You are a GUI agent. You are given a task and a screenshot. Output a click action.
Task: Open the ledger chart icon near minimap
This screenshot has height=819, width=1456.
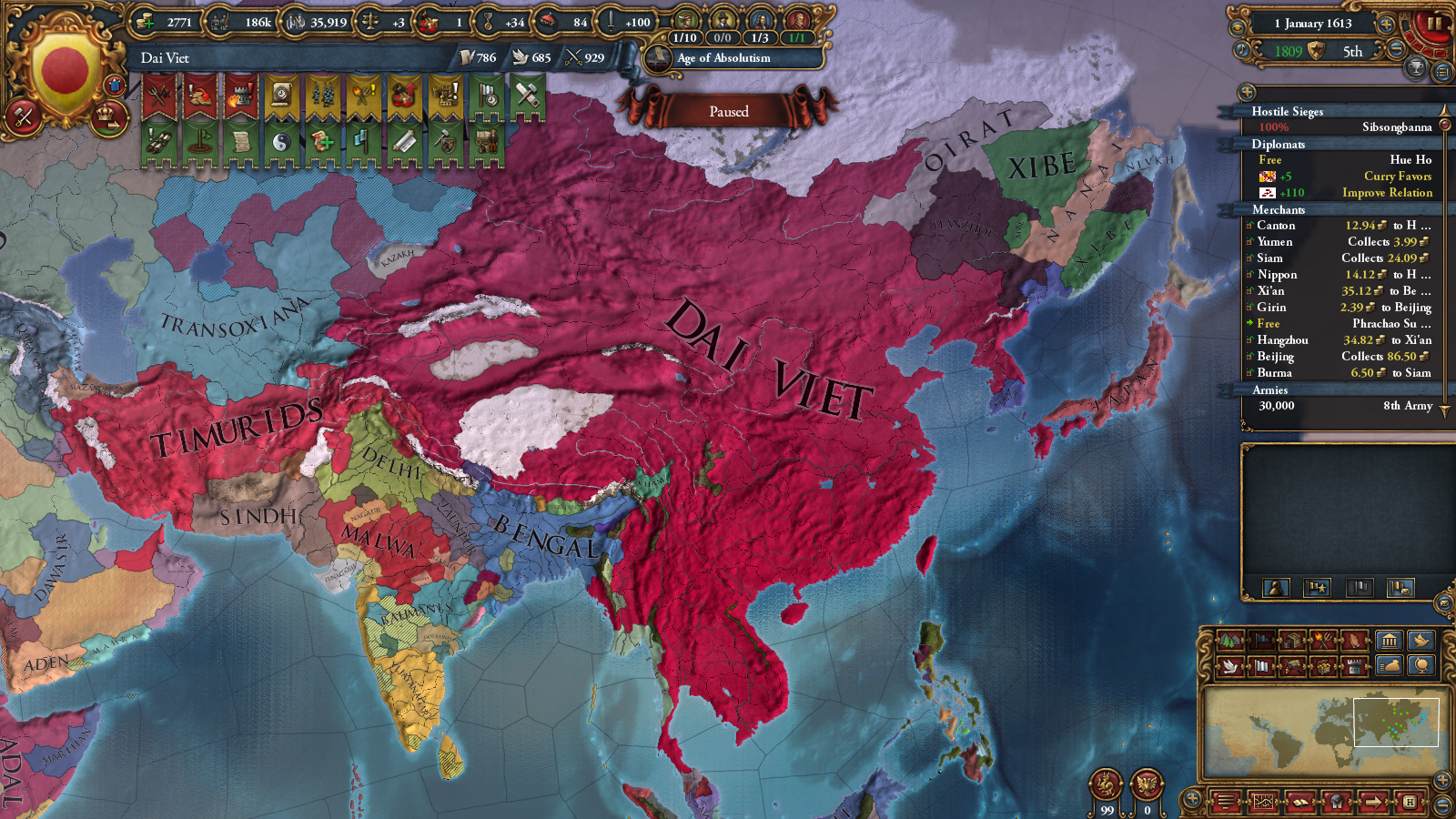1264,801
